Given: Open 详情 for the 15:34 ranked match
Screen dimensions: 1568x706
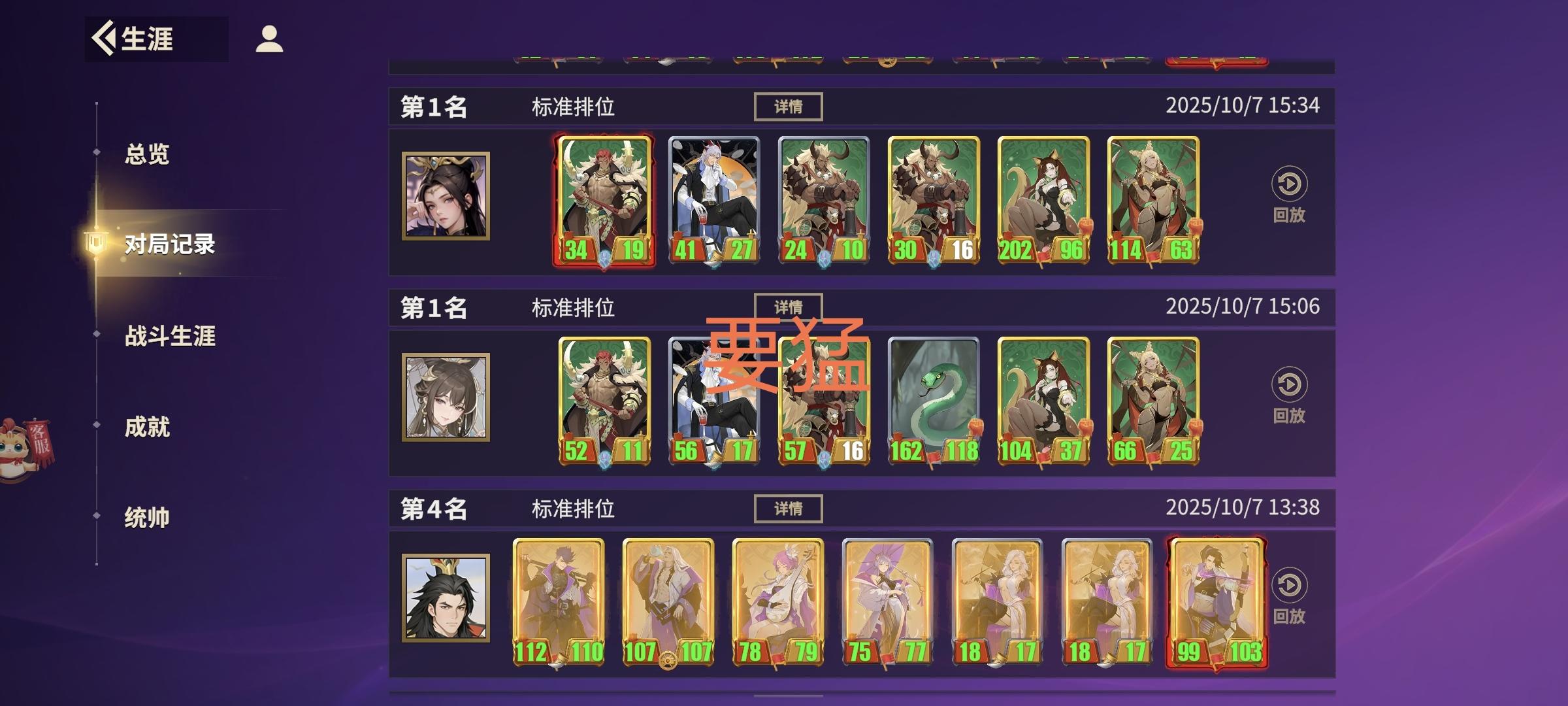Looking at the screenshot, I should (787, 105).
